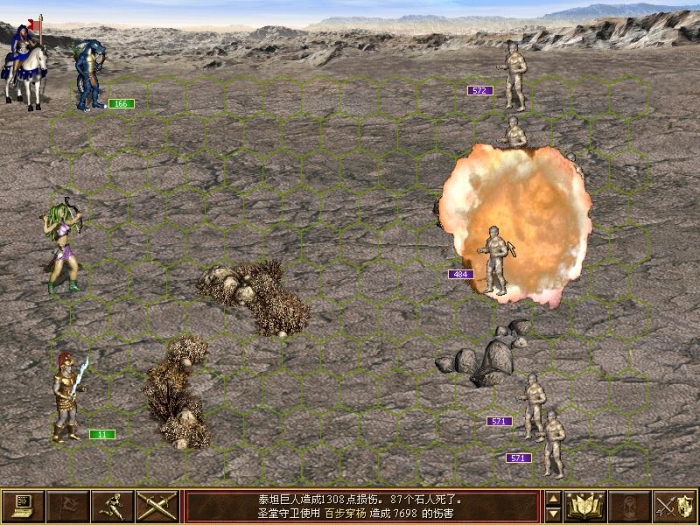
Task: Click the surrender flag button
Action: (67, 506)
